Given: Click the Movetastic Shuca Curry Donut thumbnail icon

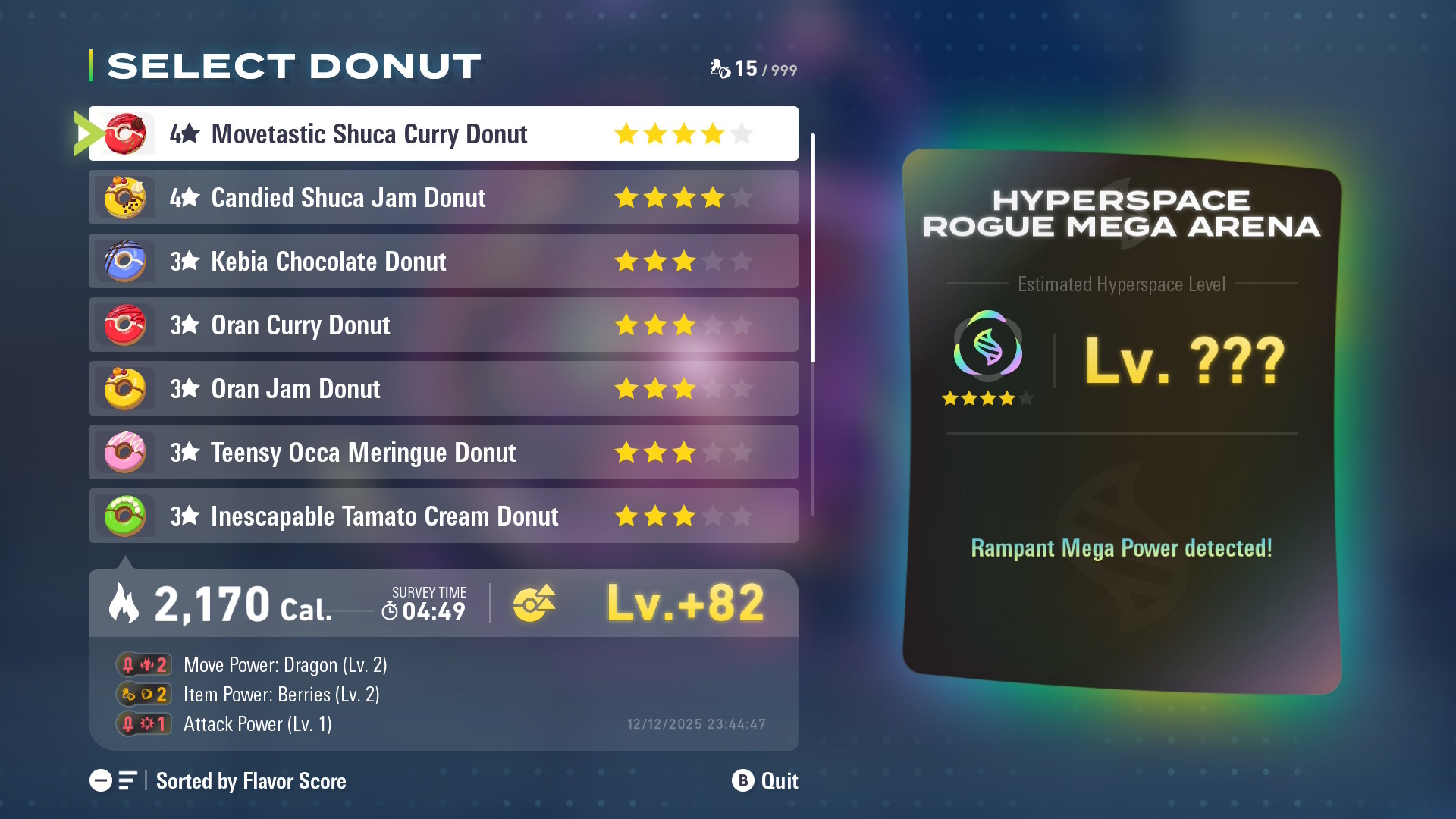Looking at the screenshot, I should tap(124, 133).
